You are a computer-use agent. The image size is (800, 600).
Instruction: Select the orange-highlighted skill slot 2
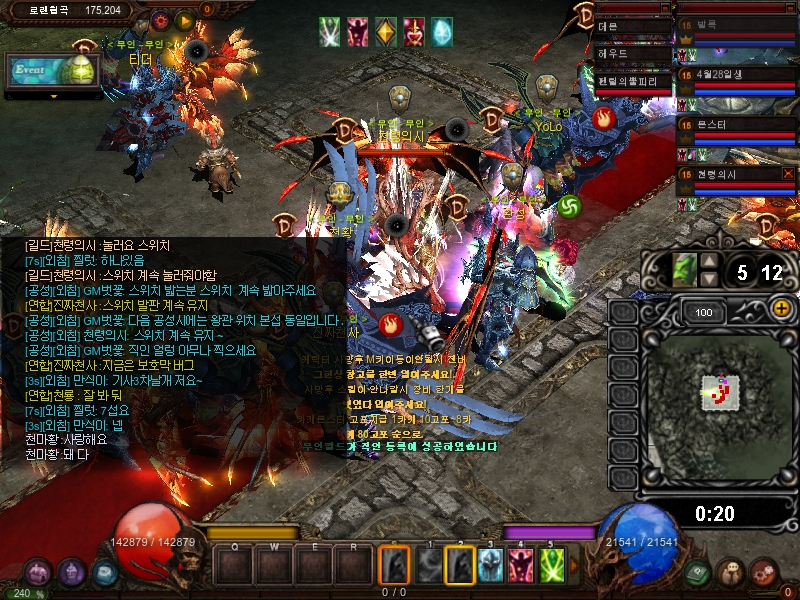click(459, 566)
